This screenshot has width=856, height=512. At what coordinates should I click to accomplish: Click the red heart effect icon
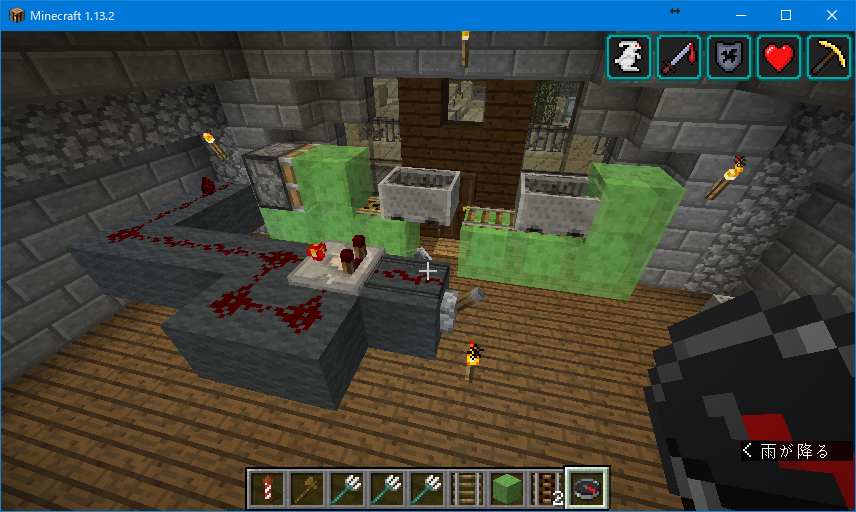tap(779, 57)
